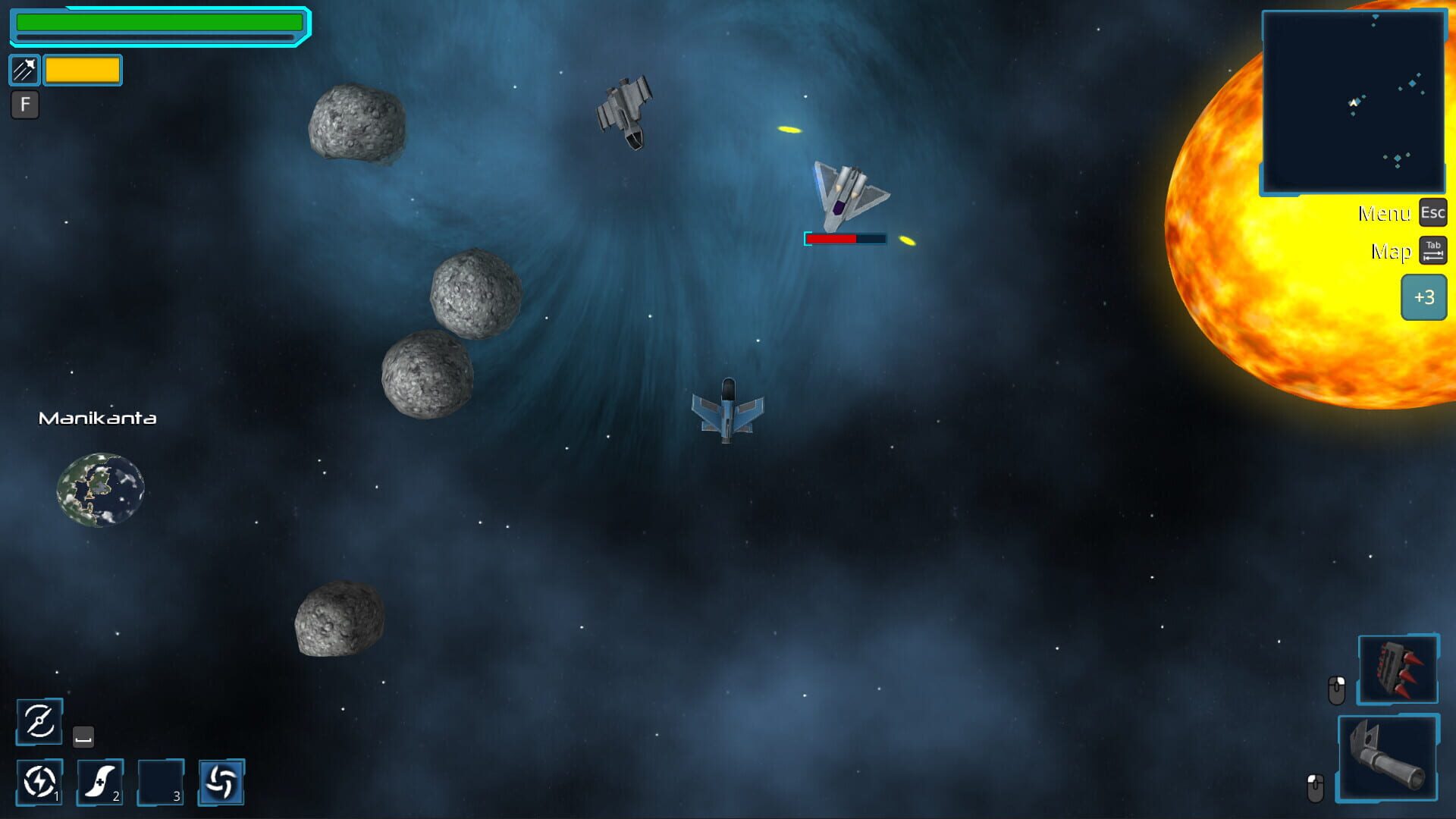Open the Map with the Tab option
The height and width of the screenshot is (819, 1456).
tap(1432, 250)
